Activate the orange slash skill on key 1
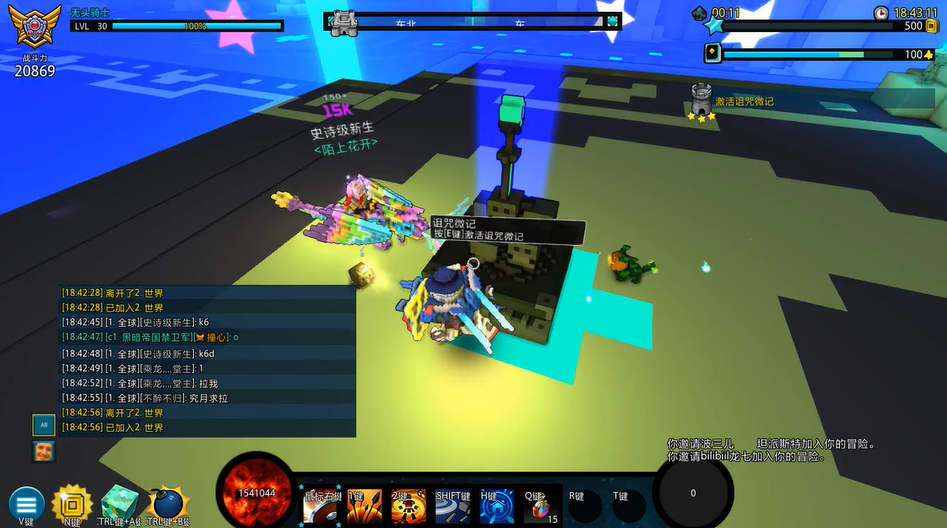 click(364, 506)
